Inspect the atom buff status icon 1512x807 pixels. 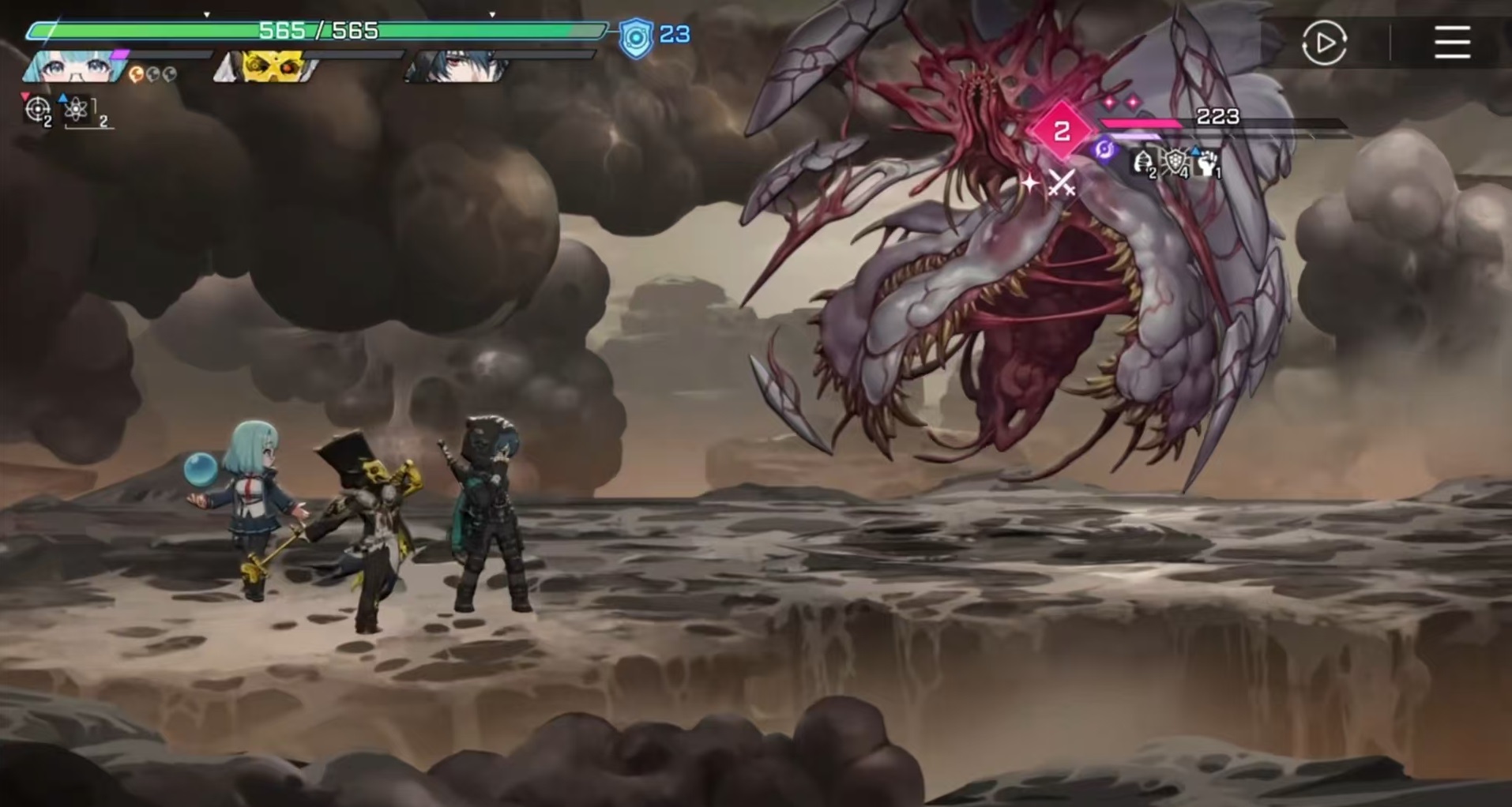[77, 109]
